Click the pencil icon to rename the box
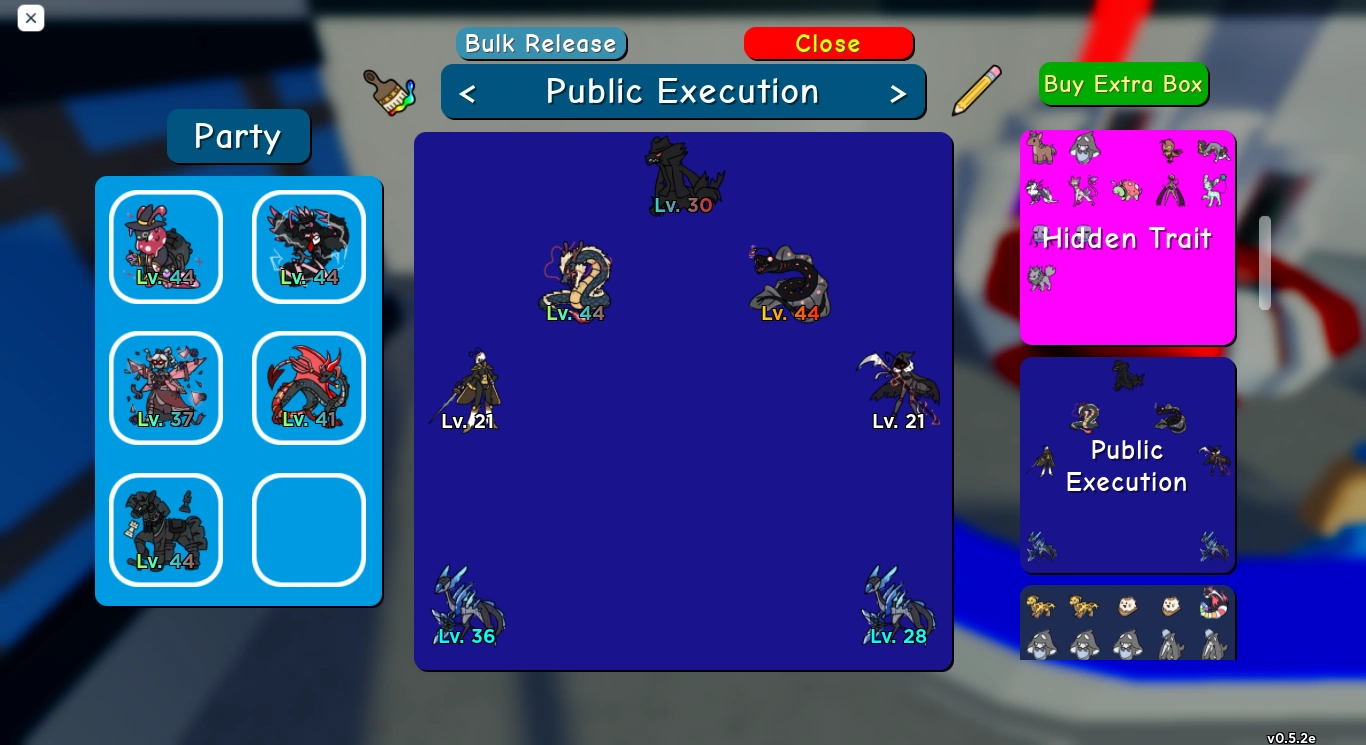Screen dimensions: 1366x745 click(x=976, y=90)
